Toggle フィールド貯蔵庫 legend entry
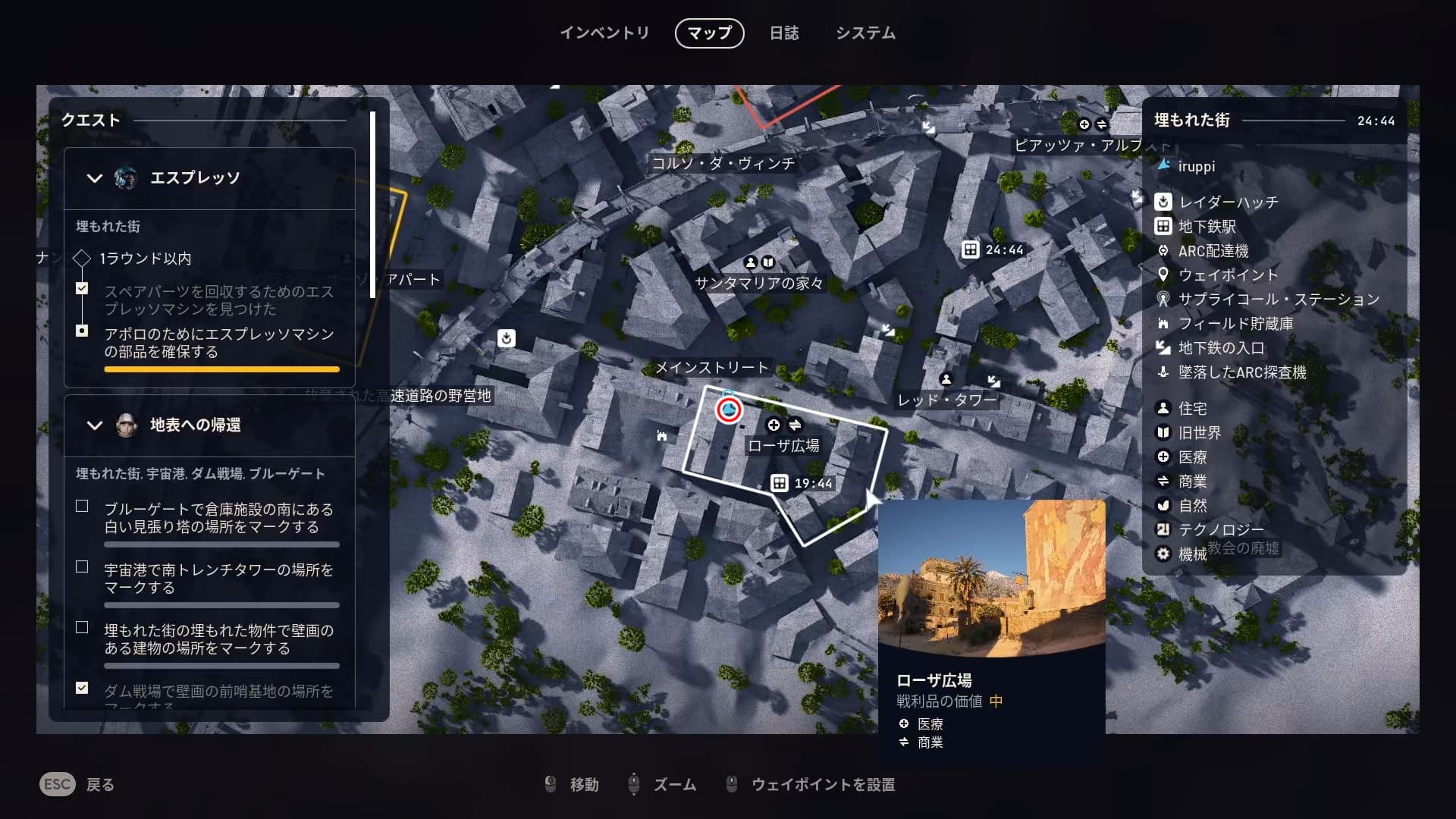Image resolution: width=1456 pixels, height=819 pixels. (1235, 324)
